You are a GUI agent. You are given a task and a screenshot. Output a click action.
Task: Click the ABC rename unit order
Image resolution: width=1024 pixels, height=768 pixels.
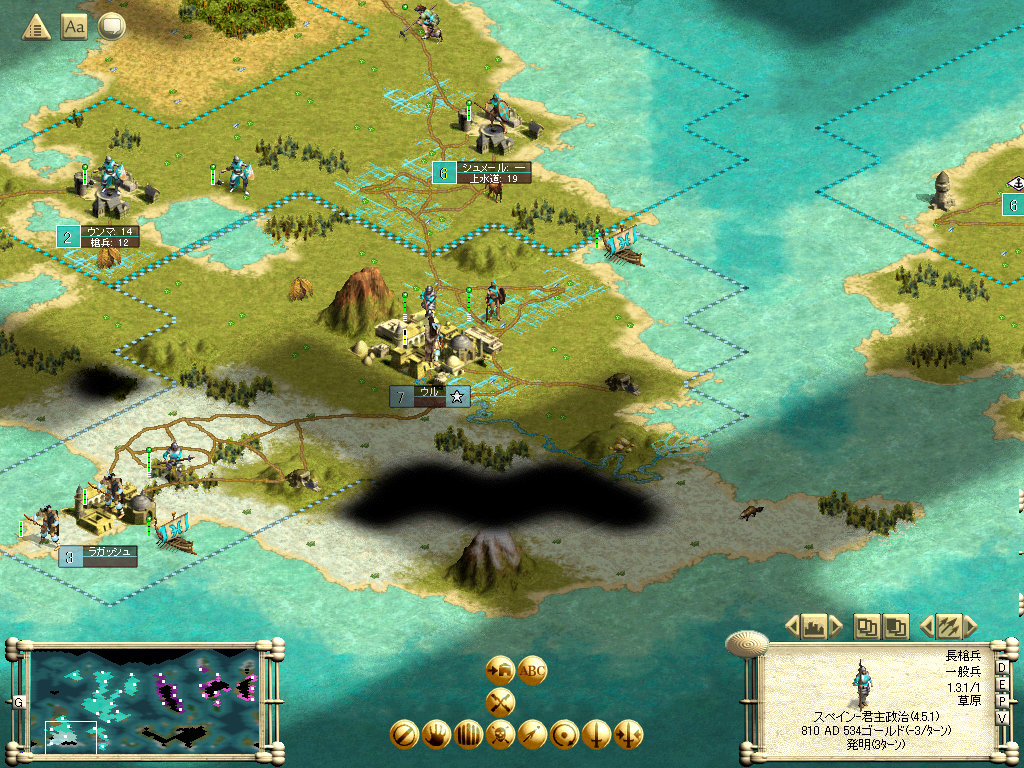(533, 670)
